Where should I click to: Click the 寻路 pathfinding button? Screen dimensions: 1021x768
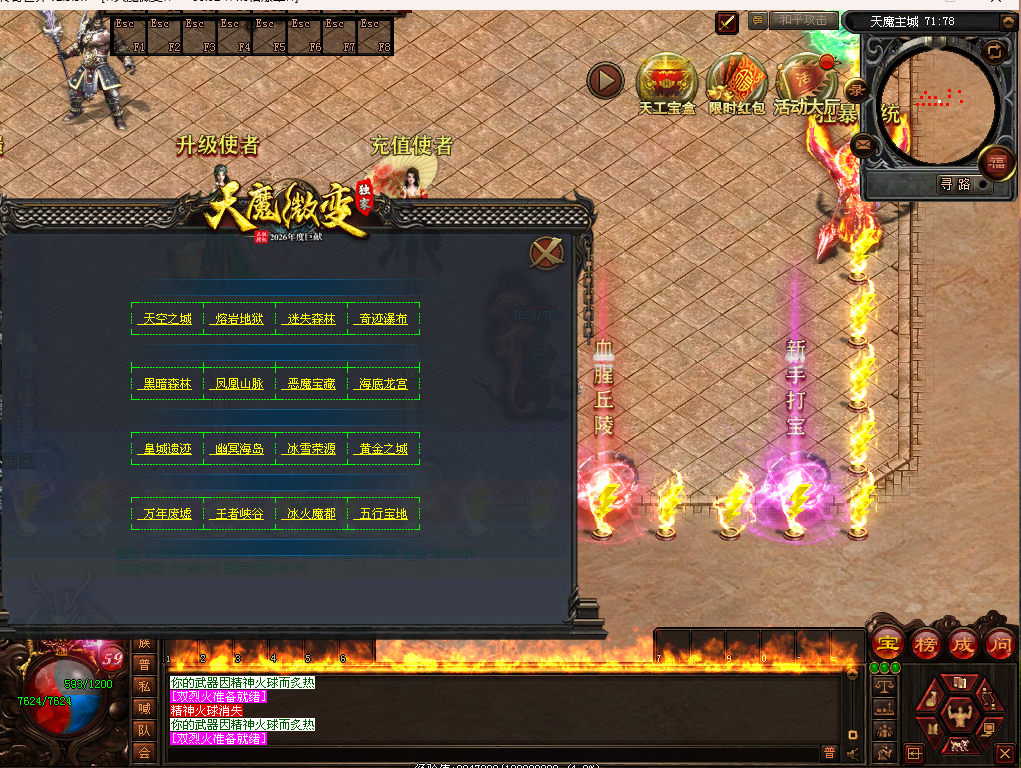[955, 184]
